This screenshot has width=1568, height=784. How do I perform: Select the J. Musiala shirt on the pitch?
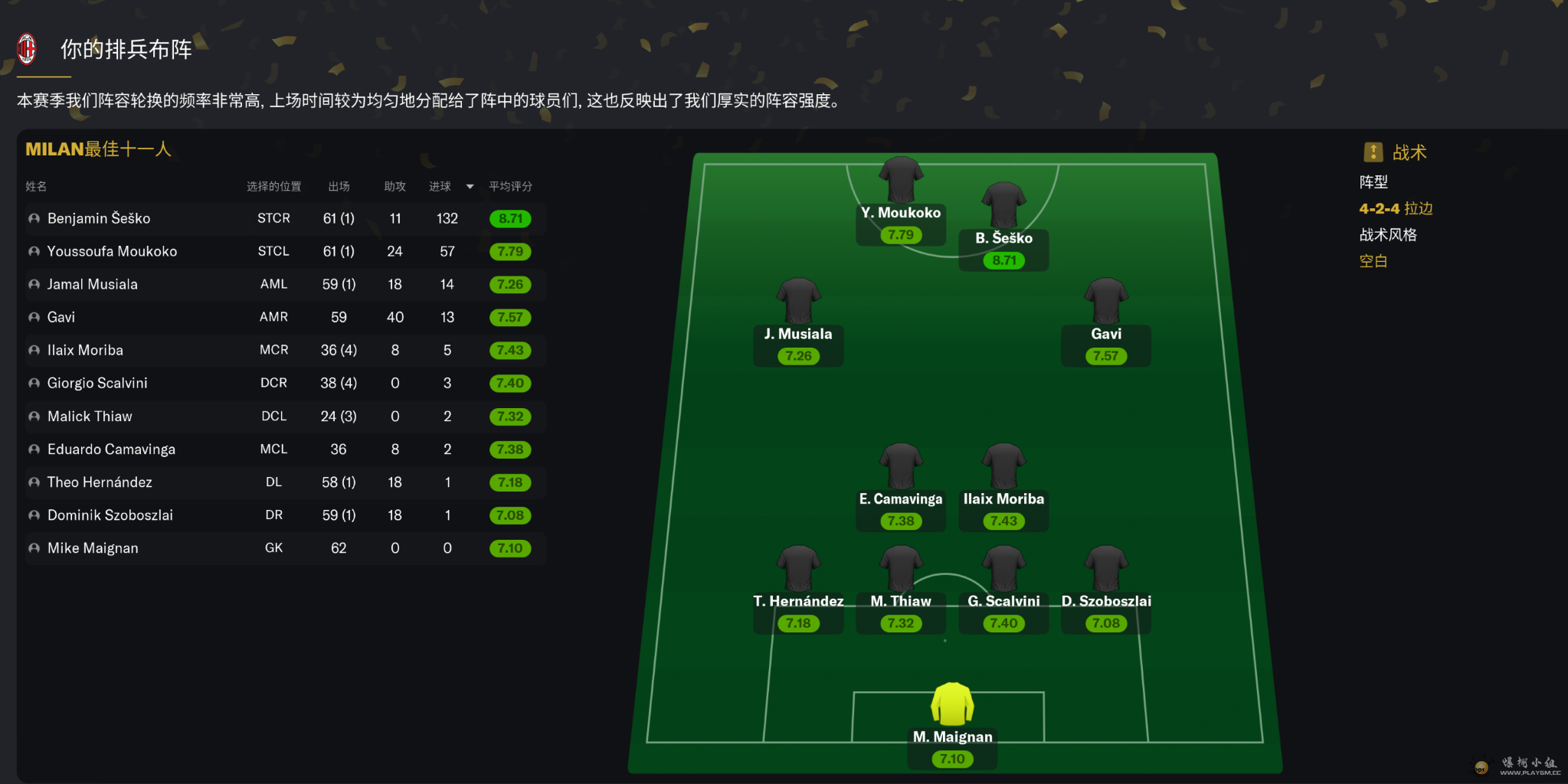tap(798, 301)
